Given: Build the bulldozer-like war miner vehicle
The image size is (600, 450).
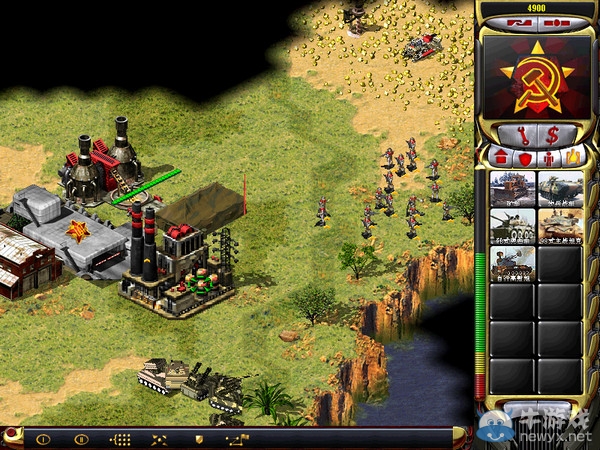Looking at the screenshot, I should [x=512, y=188].
